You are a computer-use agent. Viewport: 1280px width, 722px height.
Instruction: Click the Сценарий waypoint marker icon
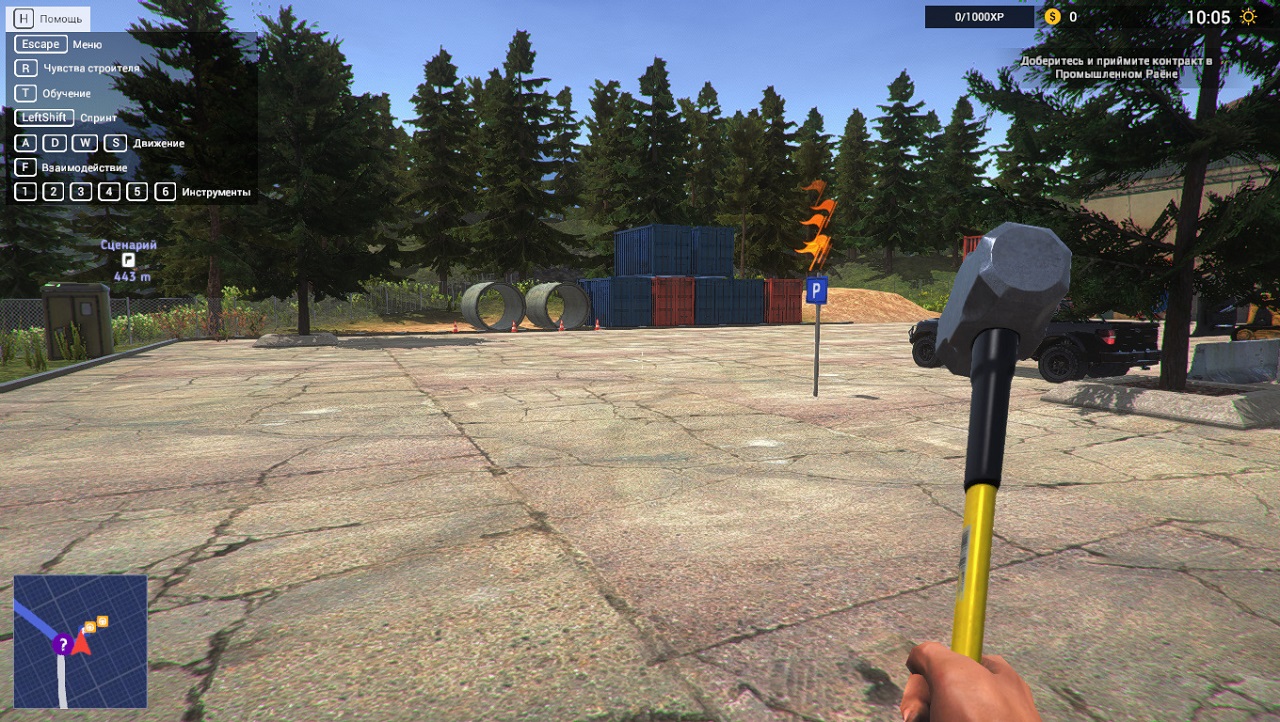(129, 260)
